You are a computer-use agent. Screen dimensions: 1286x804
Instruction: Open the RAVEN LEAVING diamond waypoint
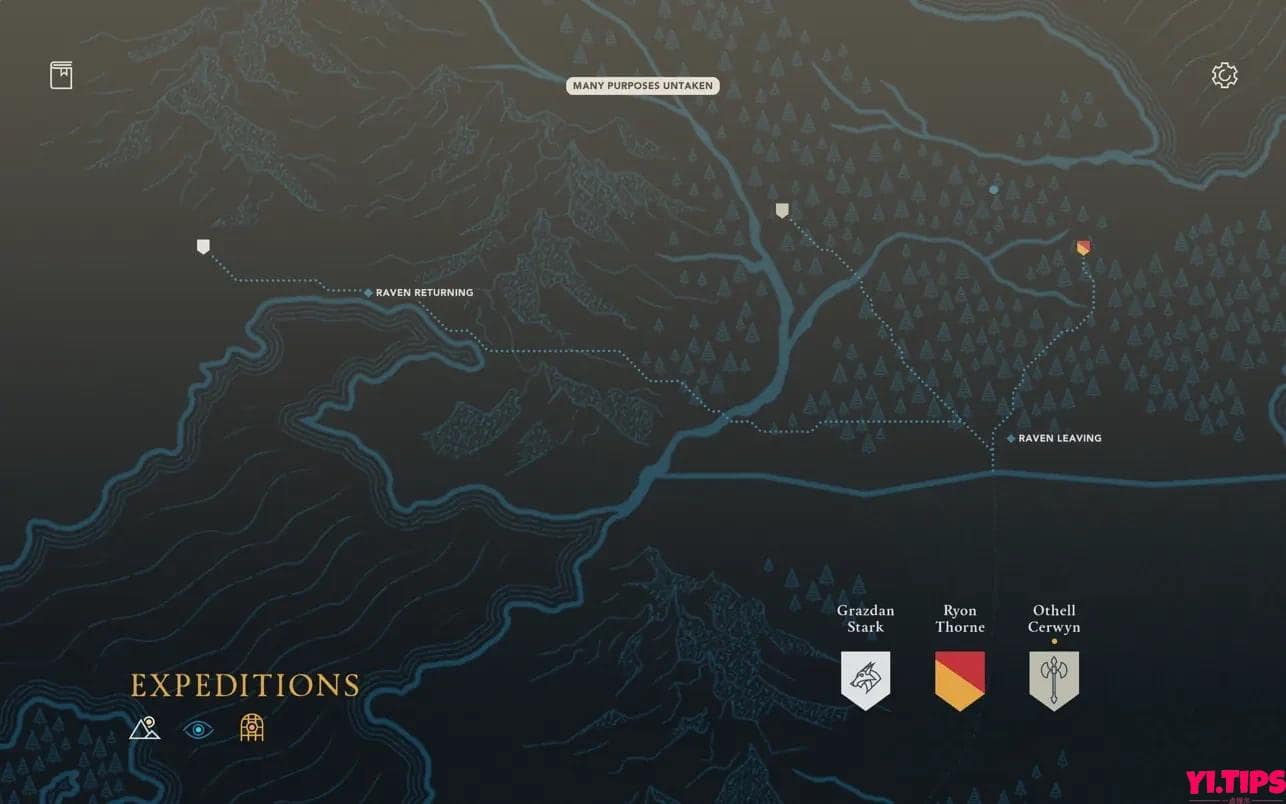pos(1009,438)
